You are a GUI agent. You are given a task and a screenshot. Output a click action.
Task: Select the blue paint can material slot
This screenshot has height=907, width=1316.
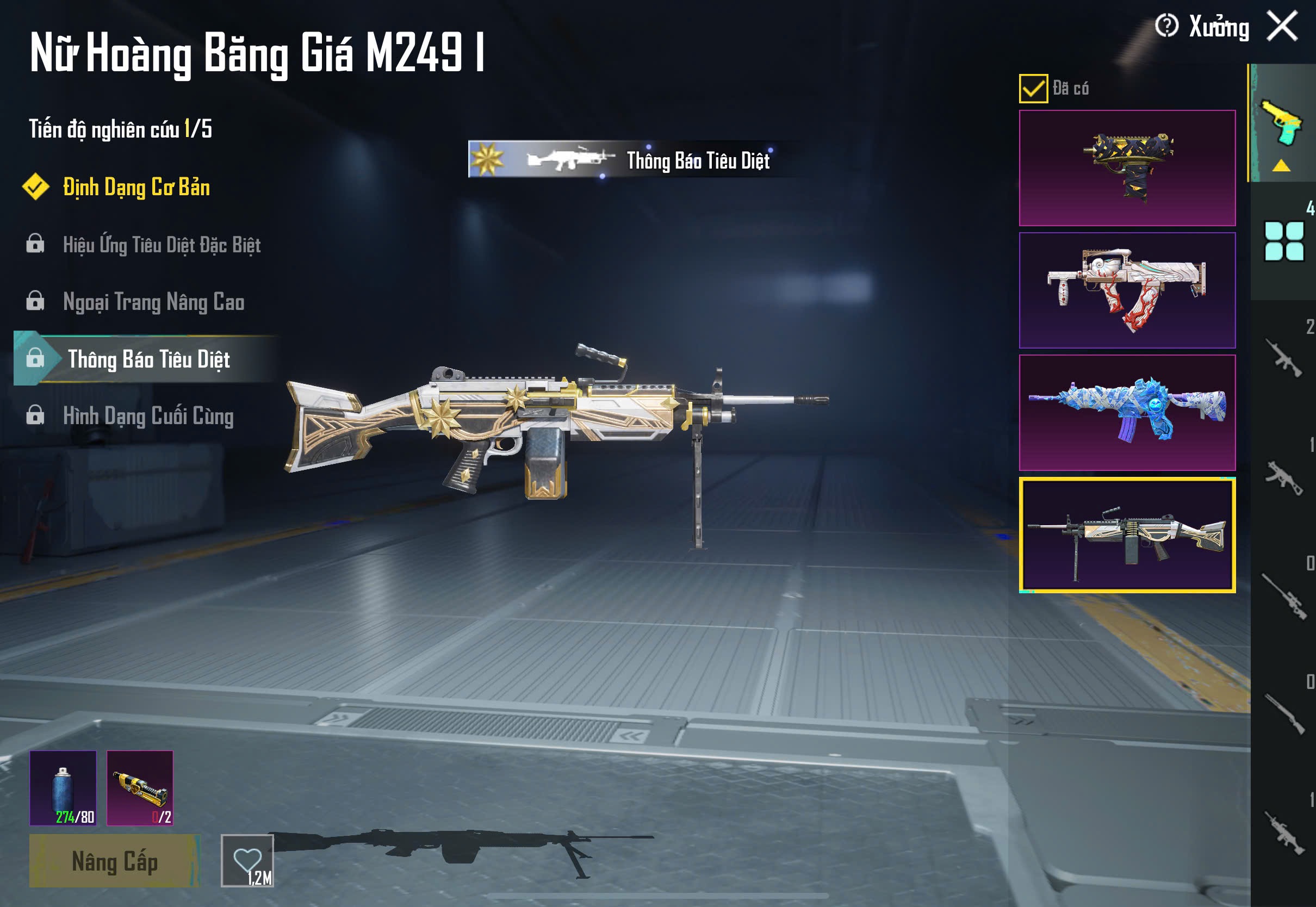point(63,788)
